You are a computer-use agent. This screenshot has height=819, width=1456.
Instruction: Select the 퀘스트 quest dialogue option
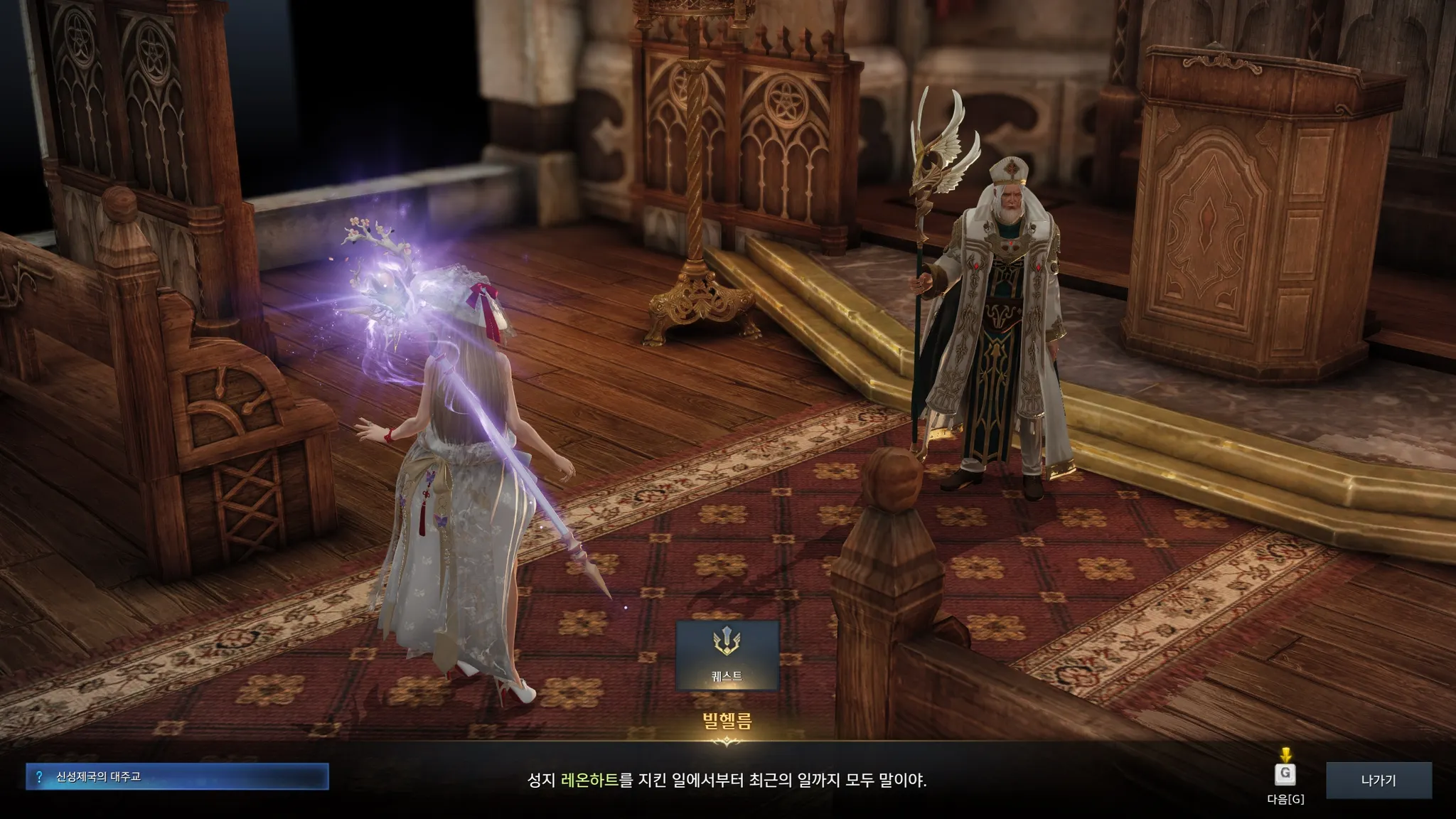[x=727, y=655]
